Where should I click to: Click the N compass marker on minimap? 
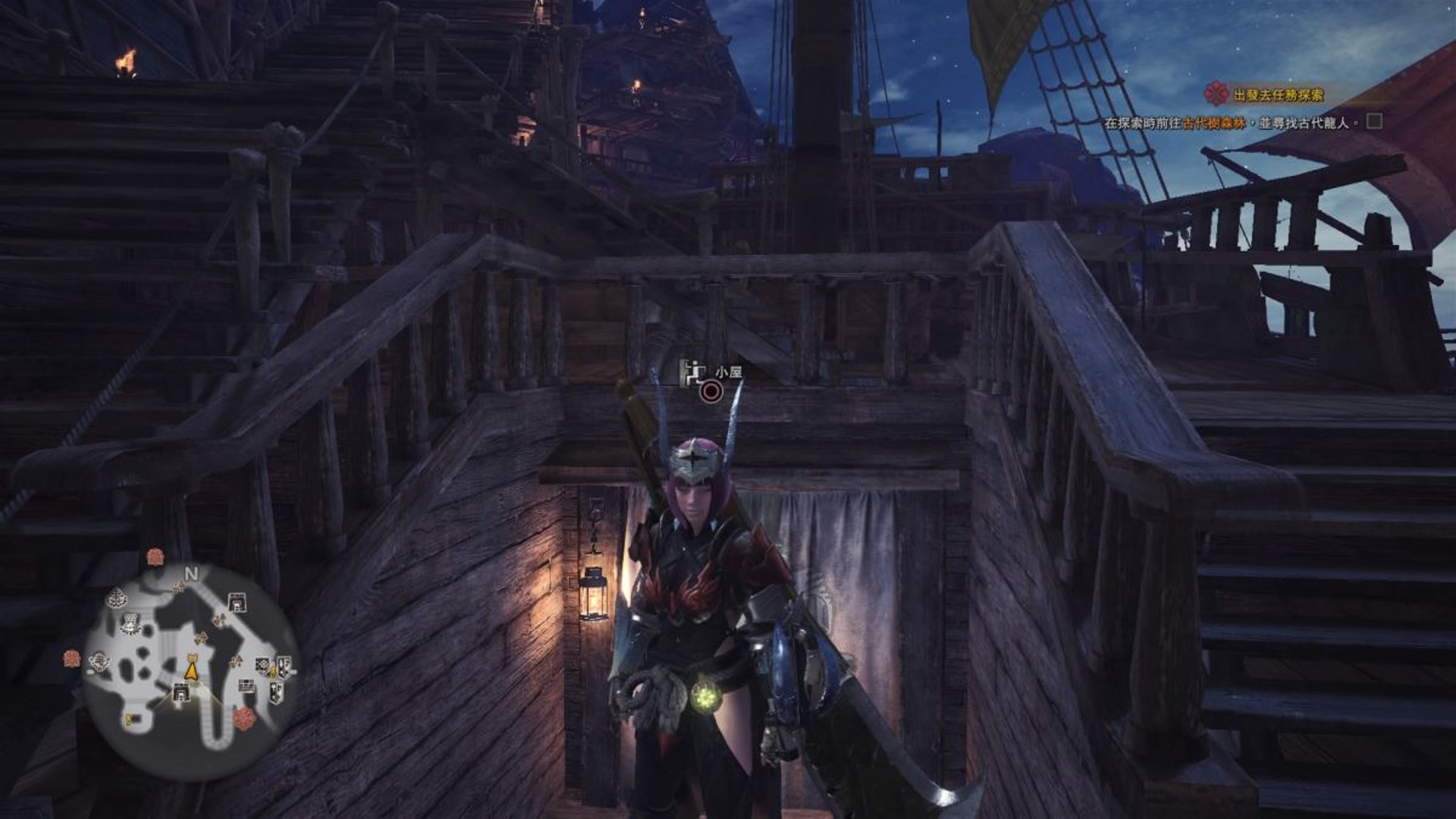pos(191,574)
